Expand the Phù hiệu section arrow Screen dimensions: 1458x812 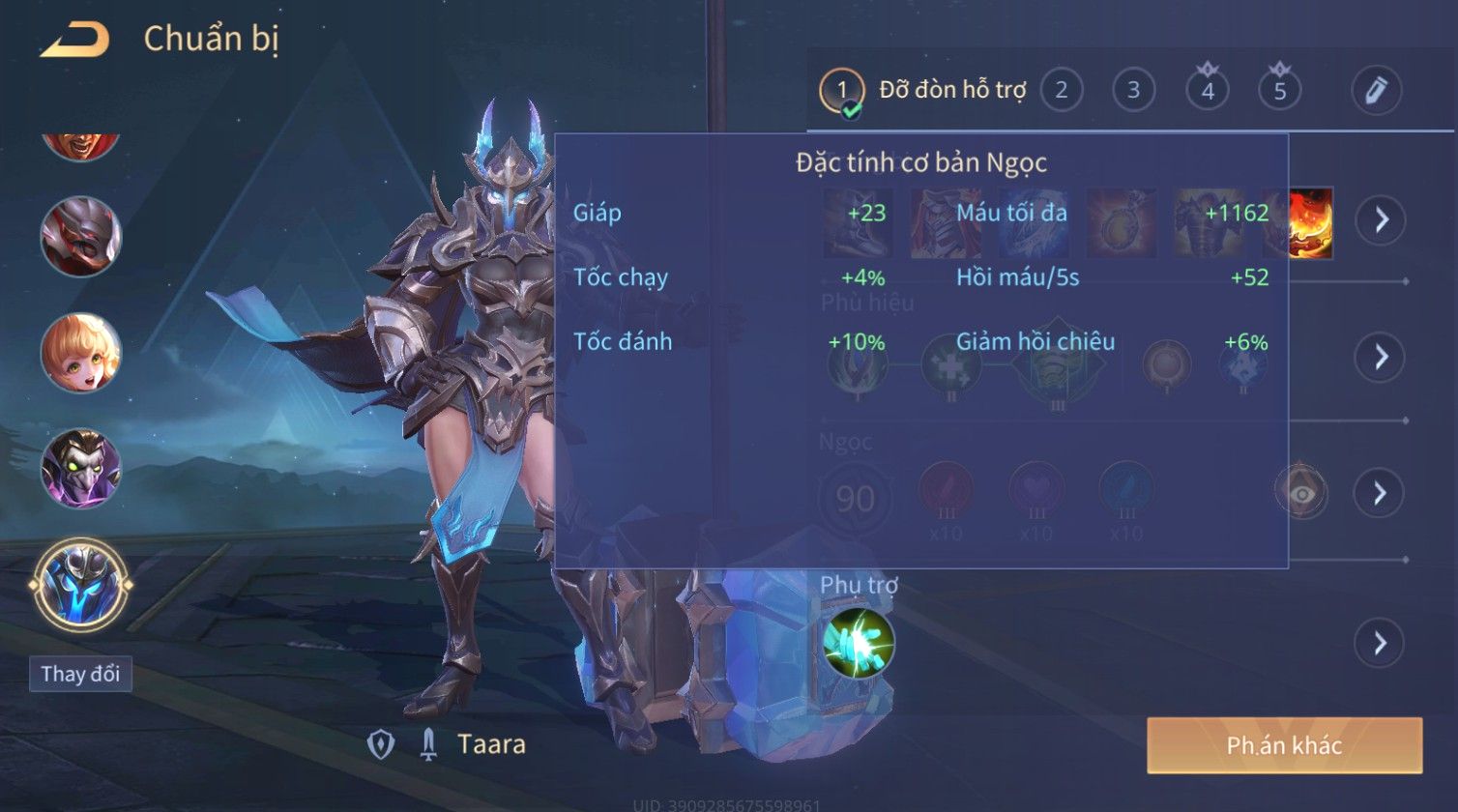click(x=1380, y=357)
